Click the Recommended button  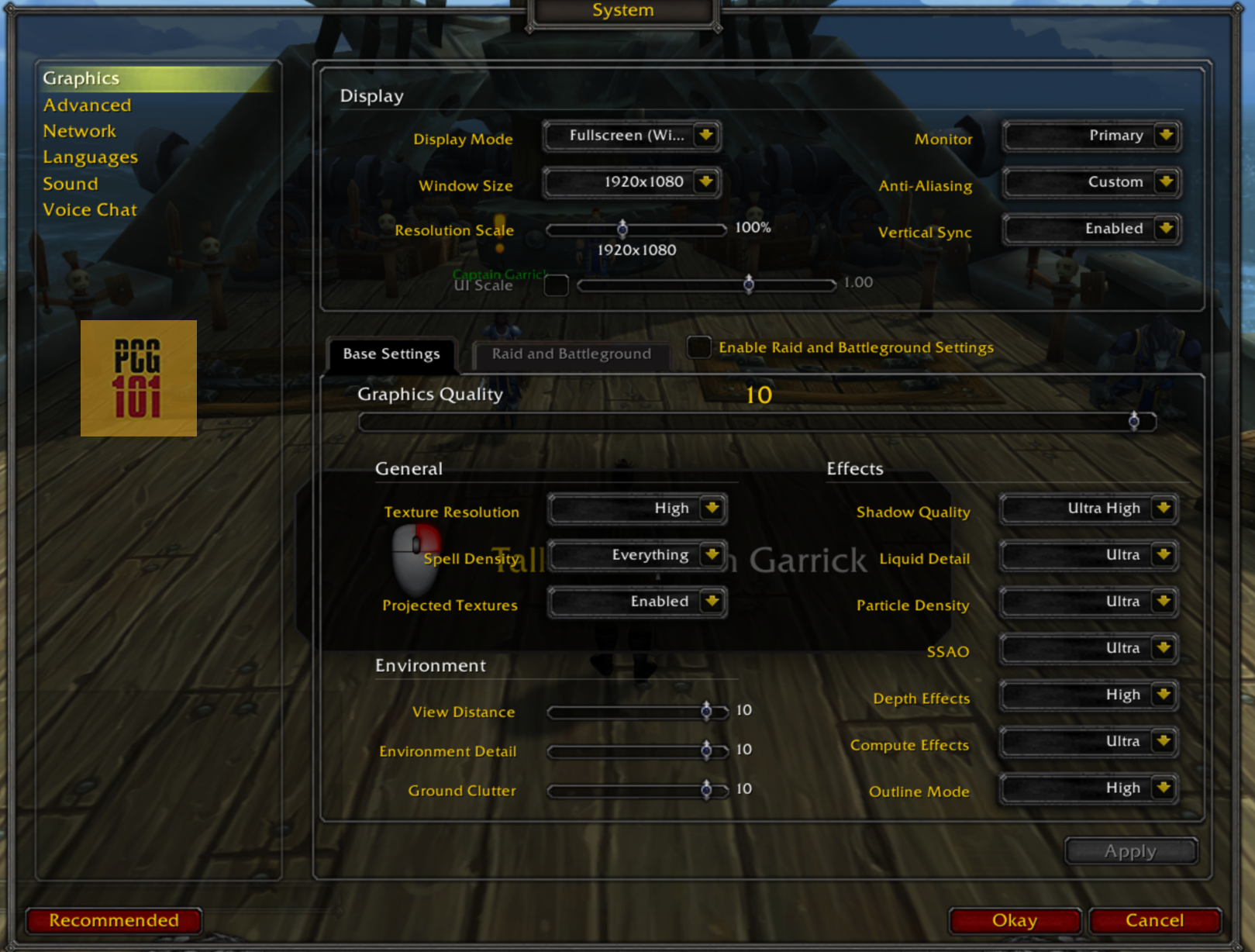pyautogui.click(x=113, y=921)
